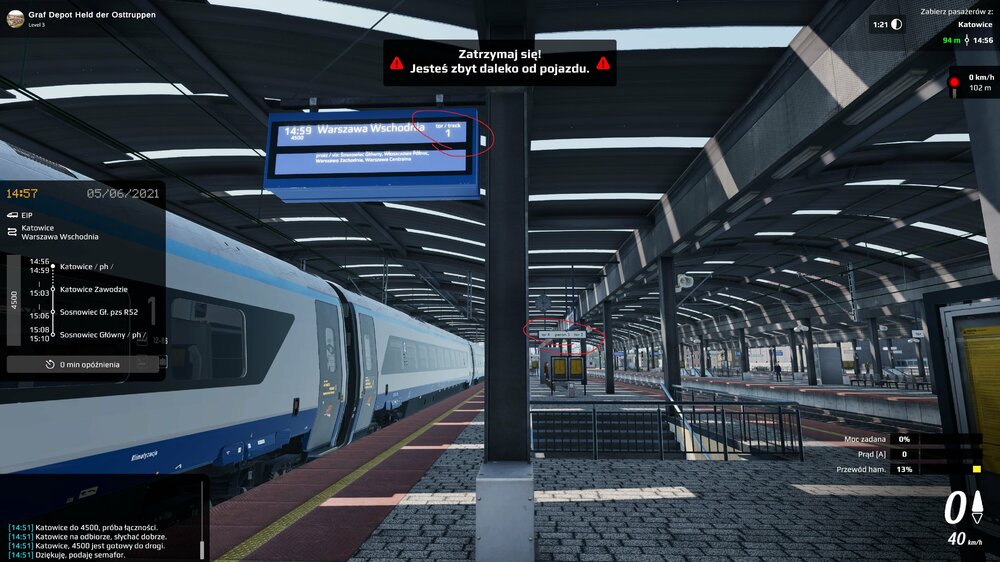Click the red signal indicator icon
1000x562 pixels.
954,82
